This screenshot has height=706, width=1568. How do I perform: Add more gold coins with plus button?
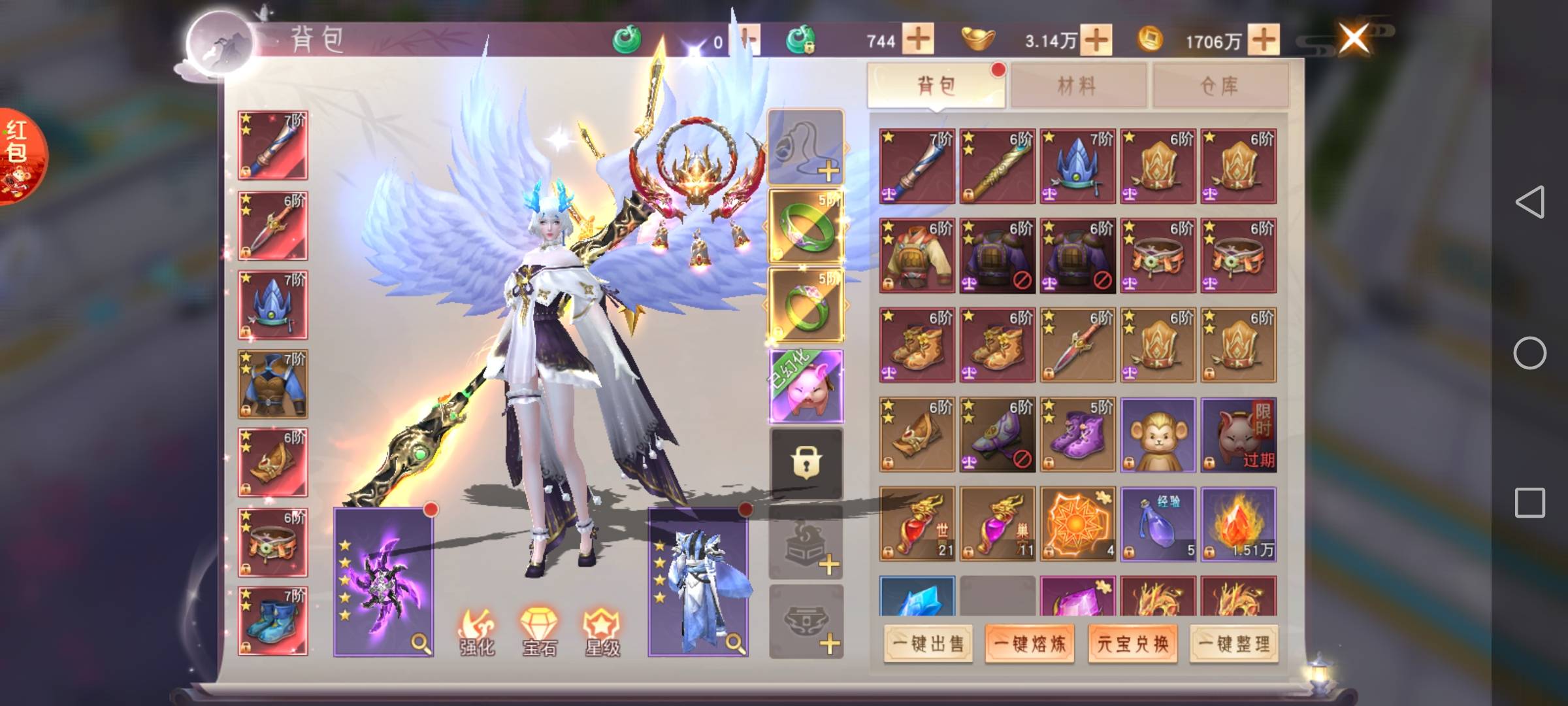pyautogui.click(x=1264, y=39)
